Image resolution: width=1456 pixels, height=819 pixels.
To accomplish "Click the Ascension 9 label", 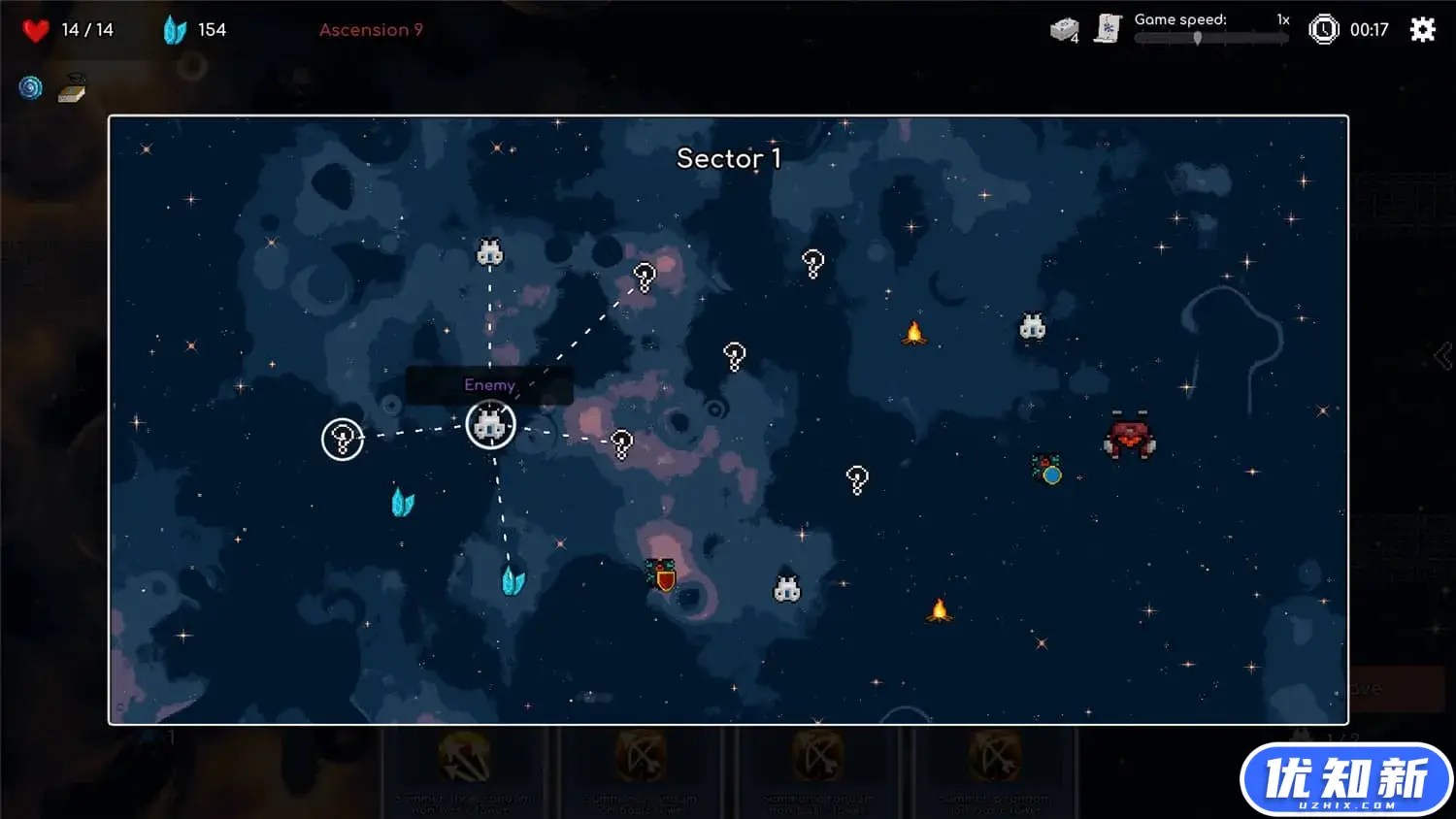I will (x=371, y=30).
